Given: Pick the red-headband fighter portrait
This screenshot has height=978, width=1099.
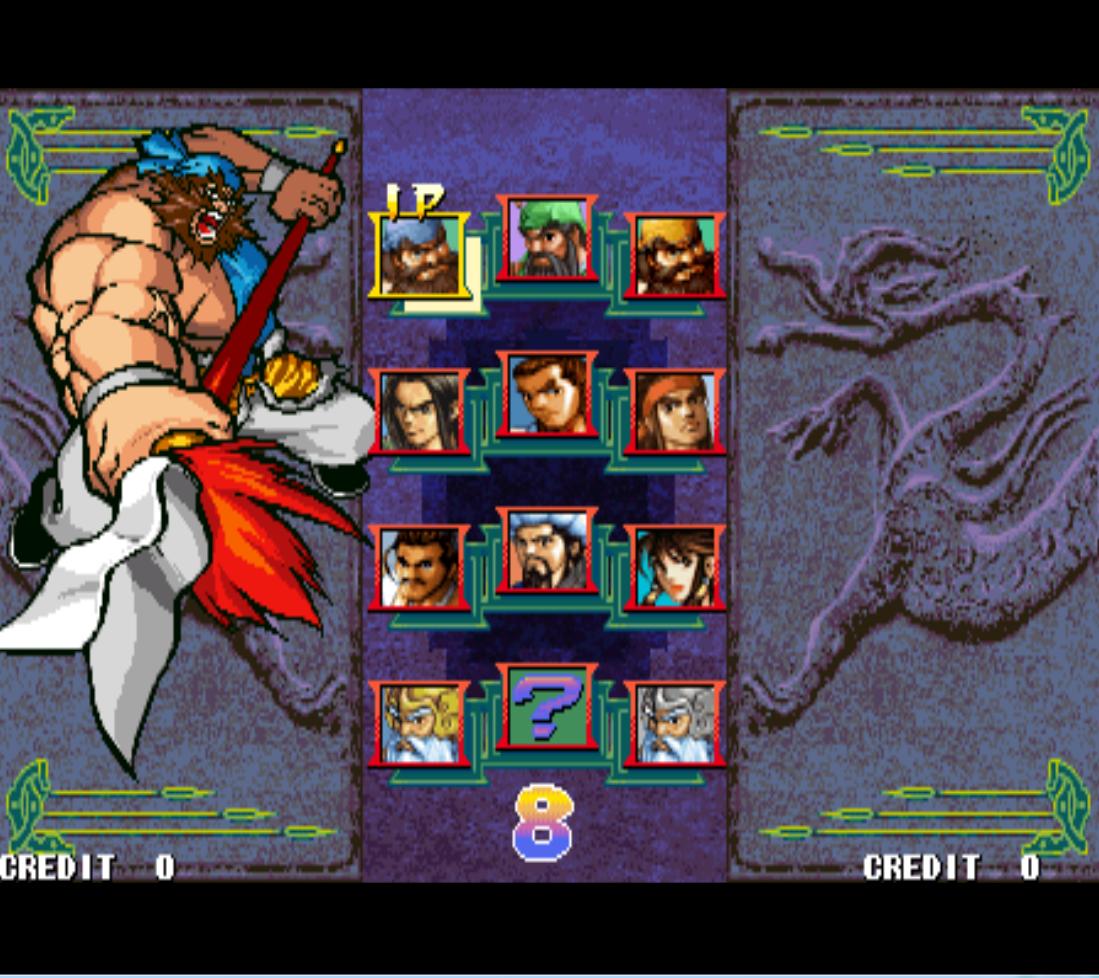Looking at the screenshot, I should pos(675,410).
